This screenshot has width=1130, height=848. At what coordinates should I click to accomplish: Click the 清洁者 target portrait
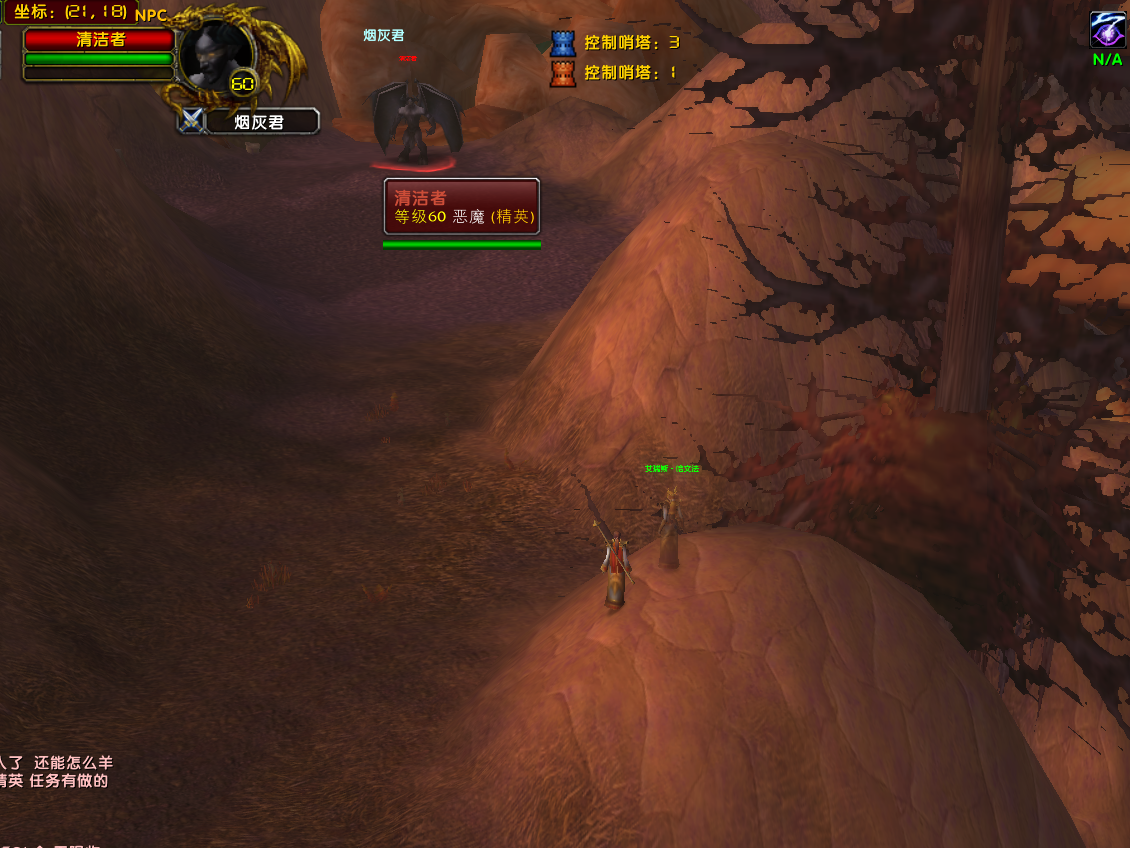click(x=214, y=55)
